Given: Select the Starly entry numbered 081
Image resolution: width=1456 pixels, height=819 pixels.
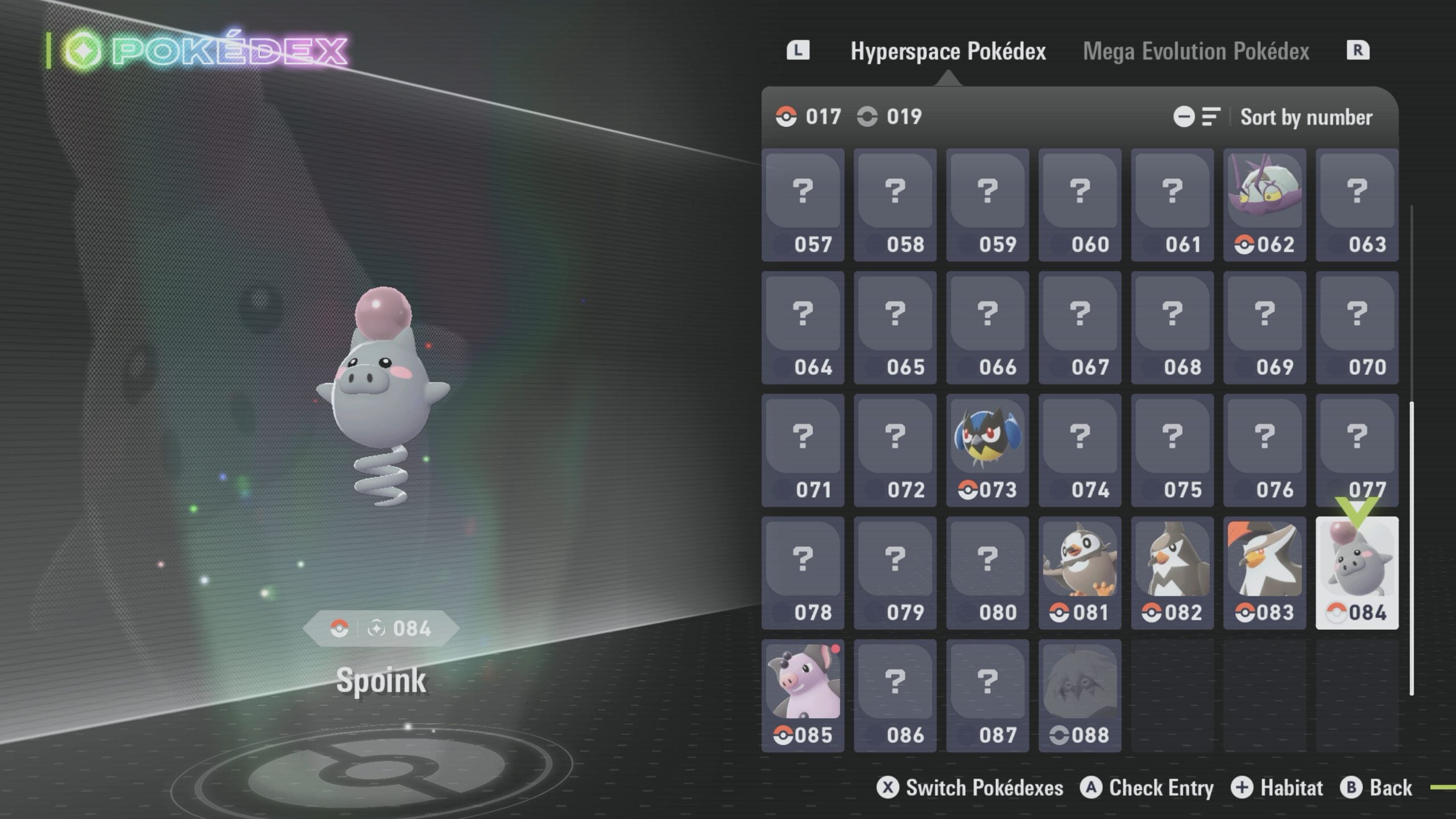Looking at the screenshot, I should click(x=1079, y=573).
